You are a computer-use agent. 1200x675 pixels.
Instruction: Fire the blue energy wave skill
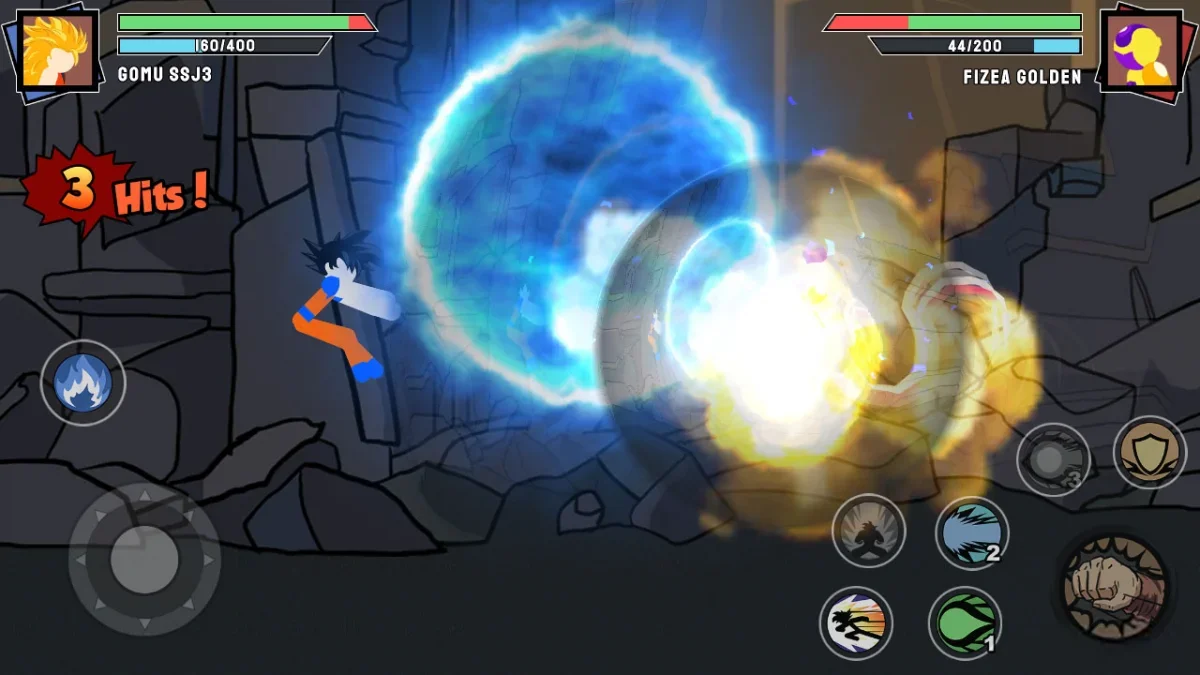coord(971,533)
